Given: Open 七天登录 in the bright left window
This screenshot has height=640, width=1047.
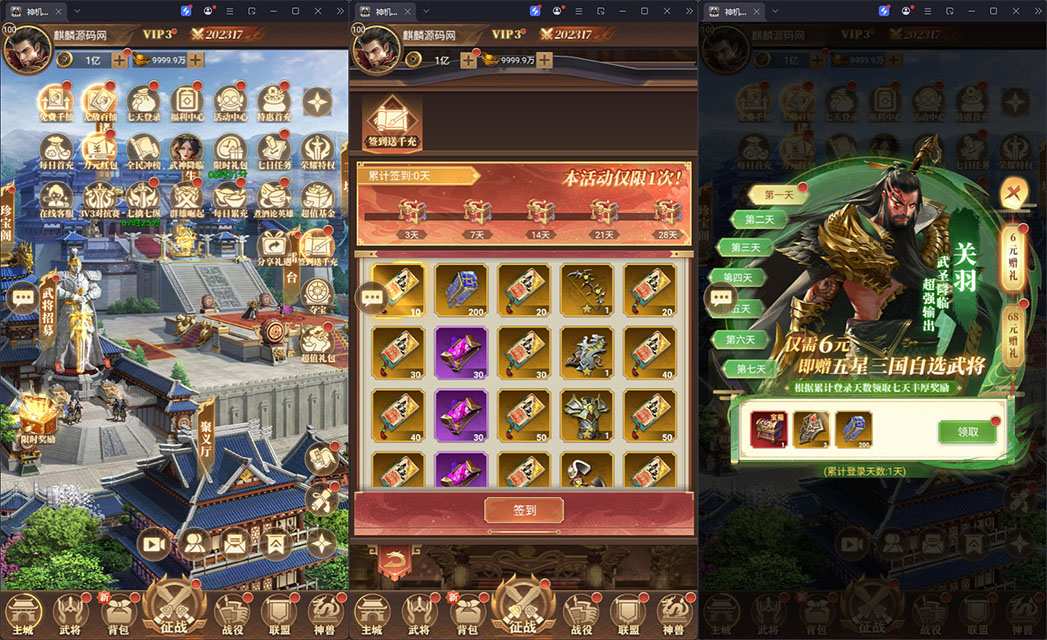Looking at the screenshot, I should (143, 105).
